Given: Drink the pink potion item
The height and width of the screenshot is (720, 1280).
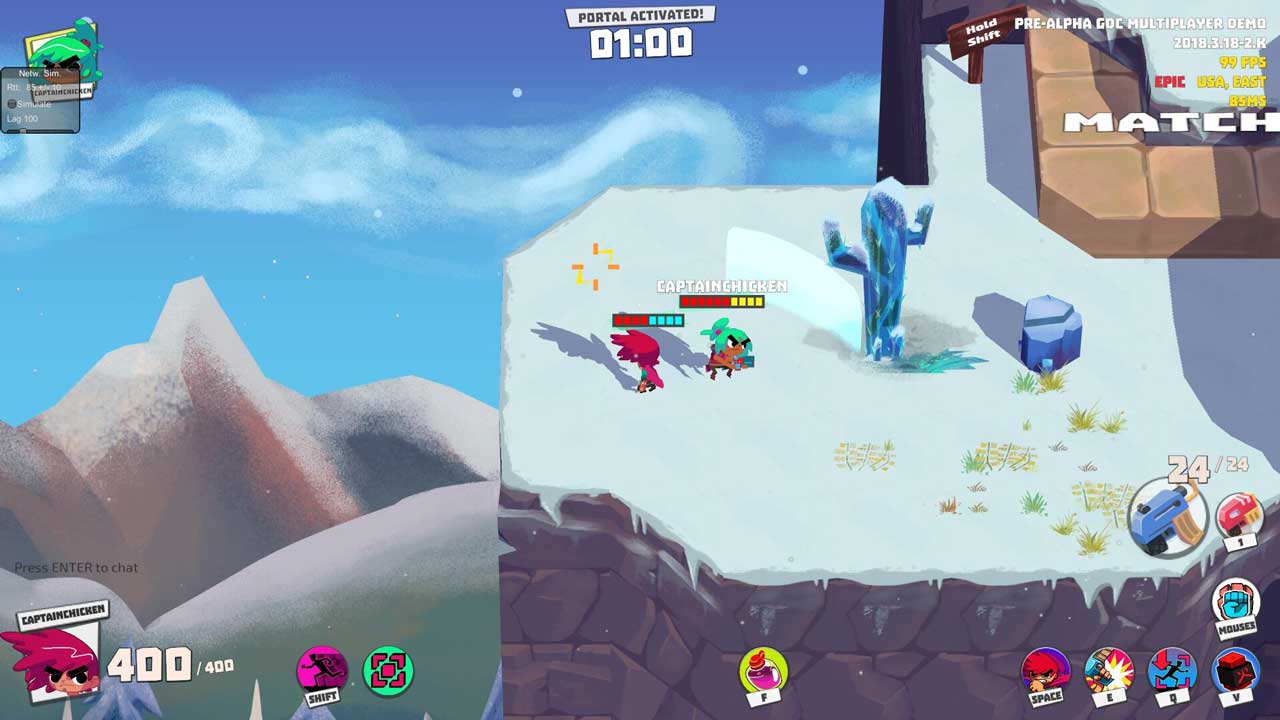Looking at the screenshot, I should (763, 670).
